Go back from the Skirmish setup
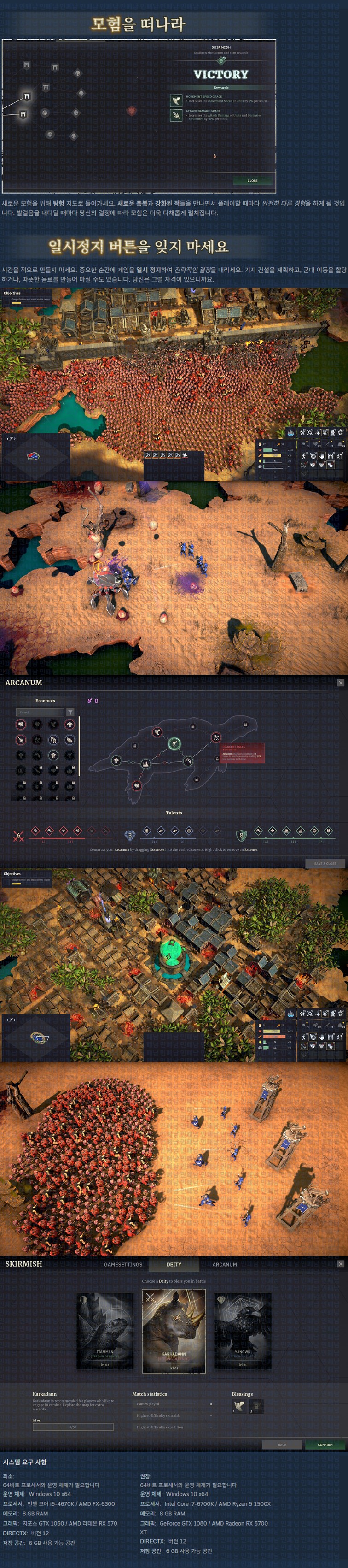This screenshot has width=348, height=1568. (282, 1444)
